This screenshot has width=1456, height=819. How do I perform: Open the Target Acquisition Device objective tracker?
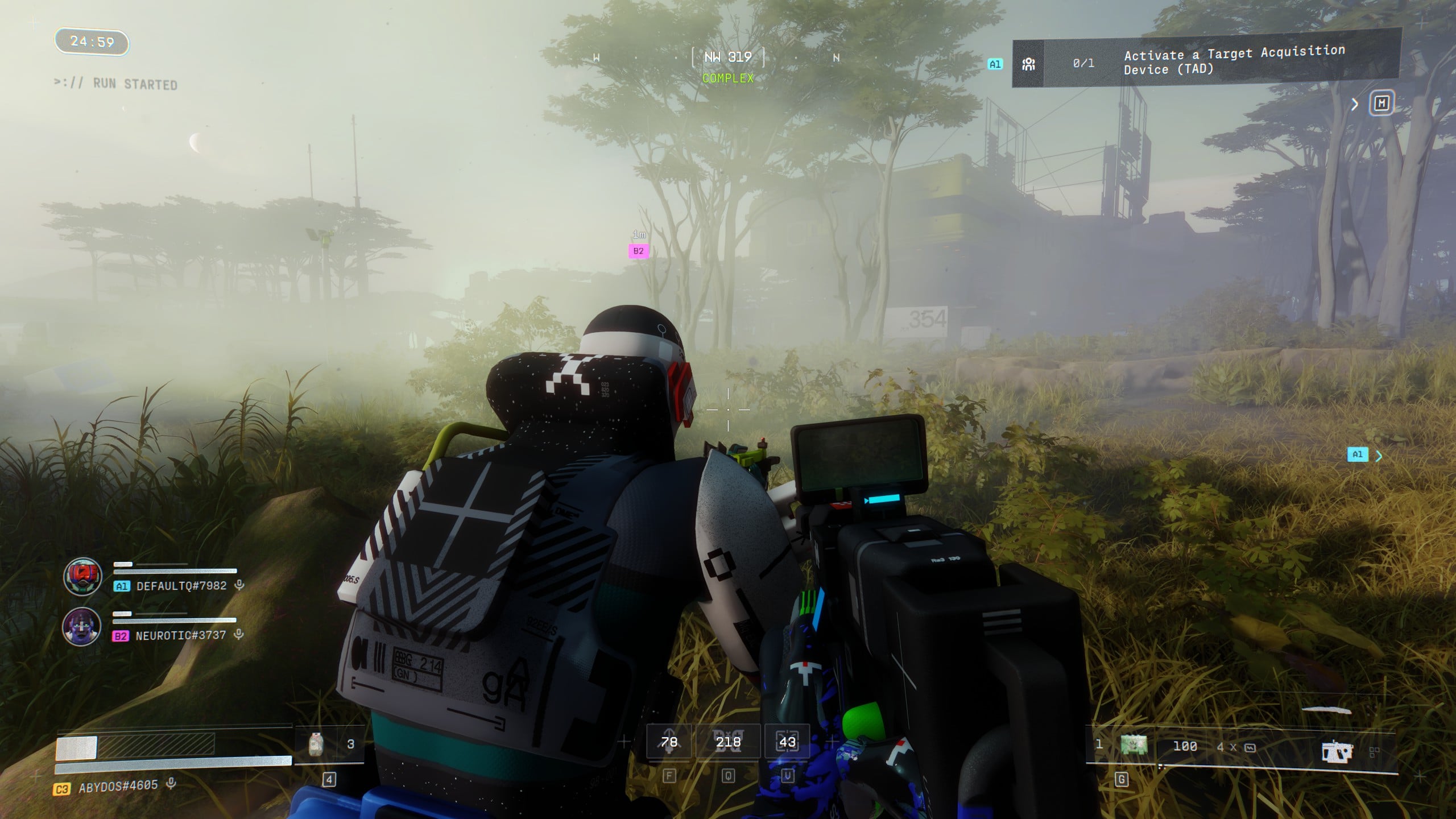coord(1234,61)
